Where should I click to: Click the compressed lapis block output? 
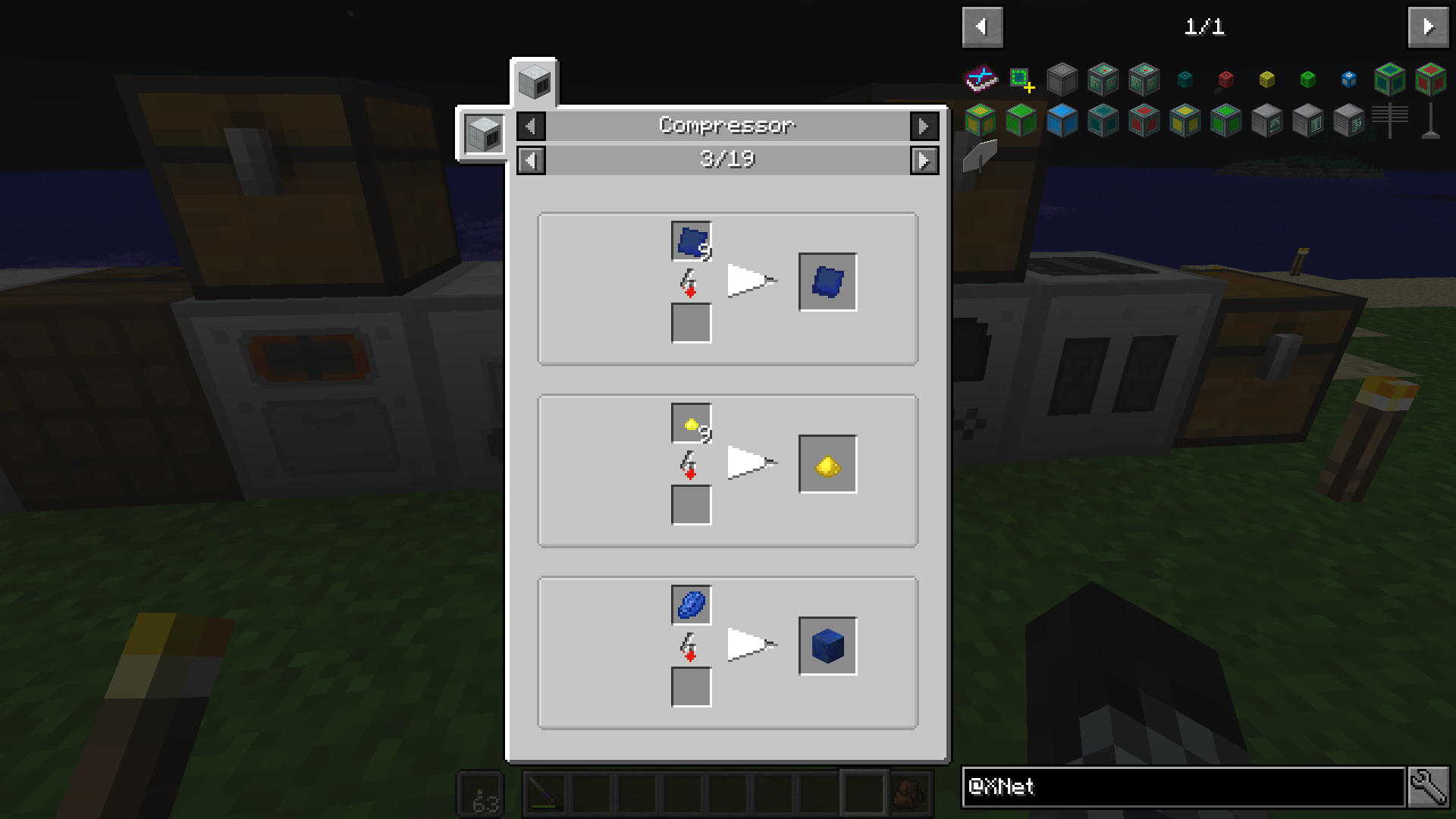pyautogui.click(x=827, y=646)
